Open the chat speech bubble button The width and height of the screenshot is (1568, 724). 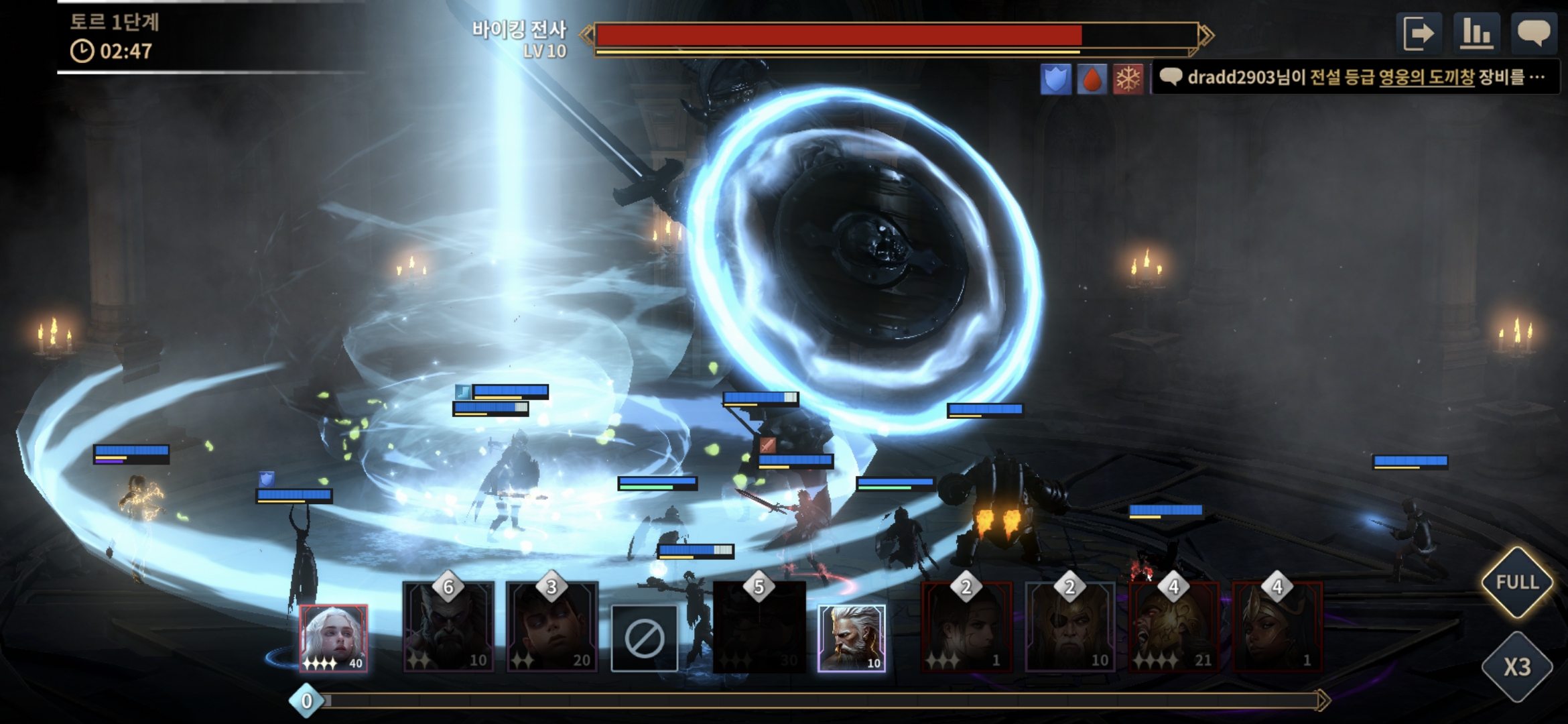pyautogui.click(x=1533, y=34)
